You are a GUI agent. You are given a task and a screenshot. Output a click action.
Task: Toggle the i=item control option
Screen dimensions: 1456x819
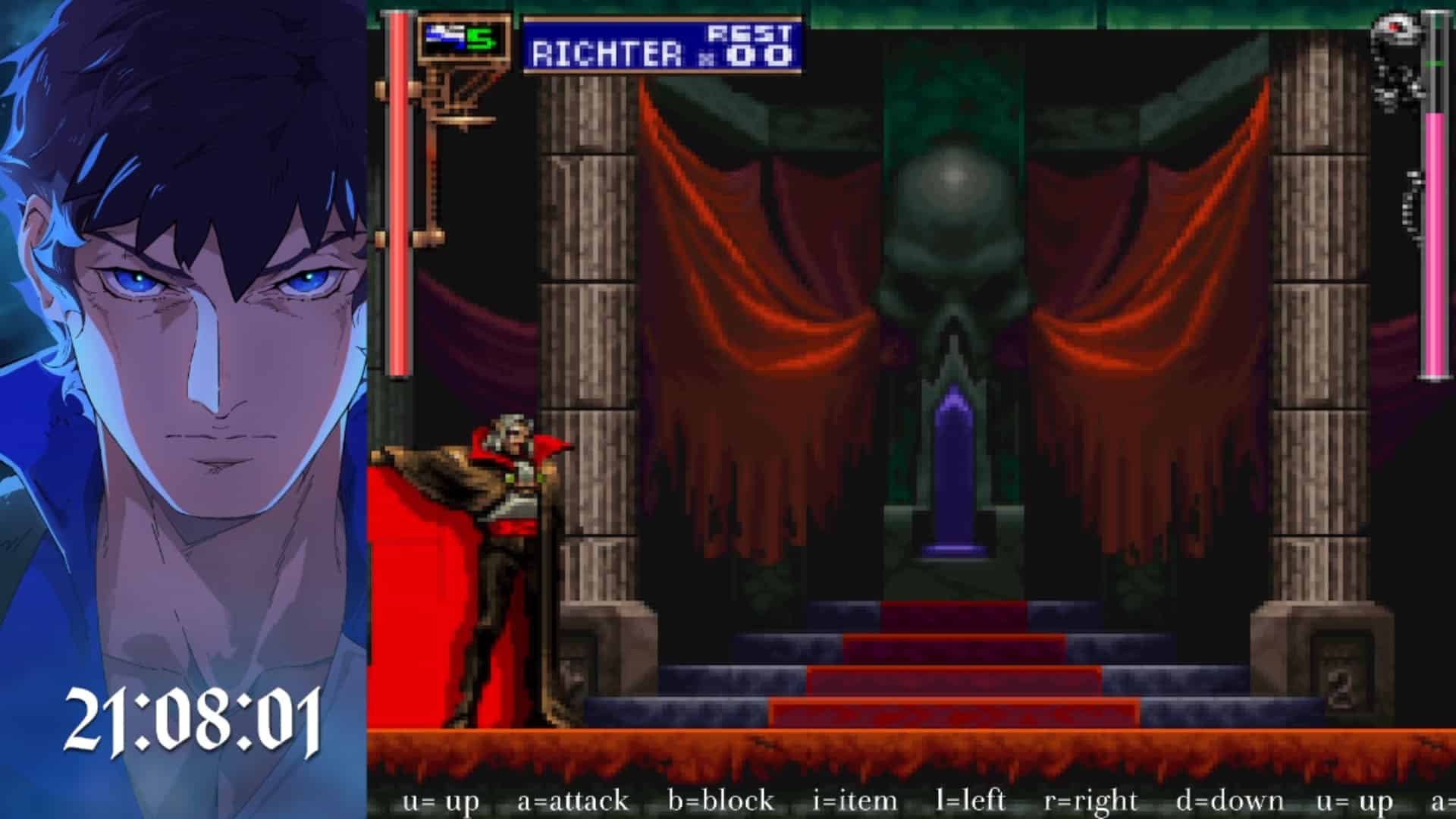pos(853,800)
